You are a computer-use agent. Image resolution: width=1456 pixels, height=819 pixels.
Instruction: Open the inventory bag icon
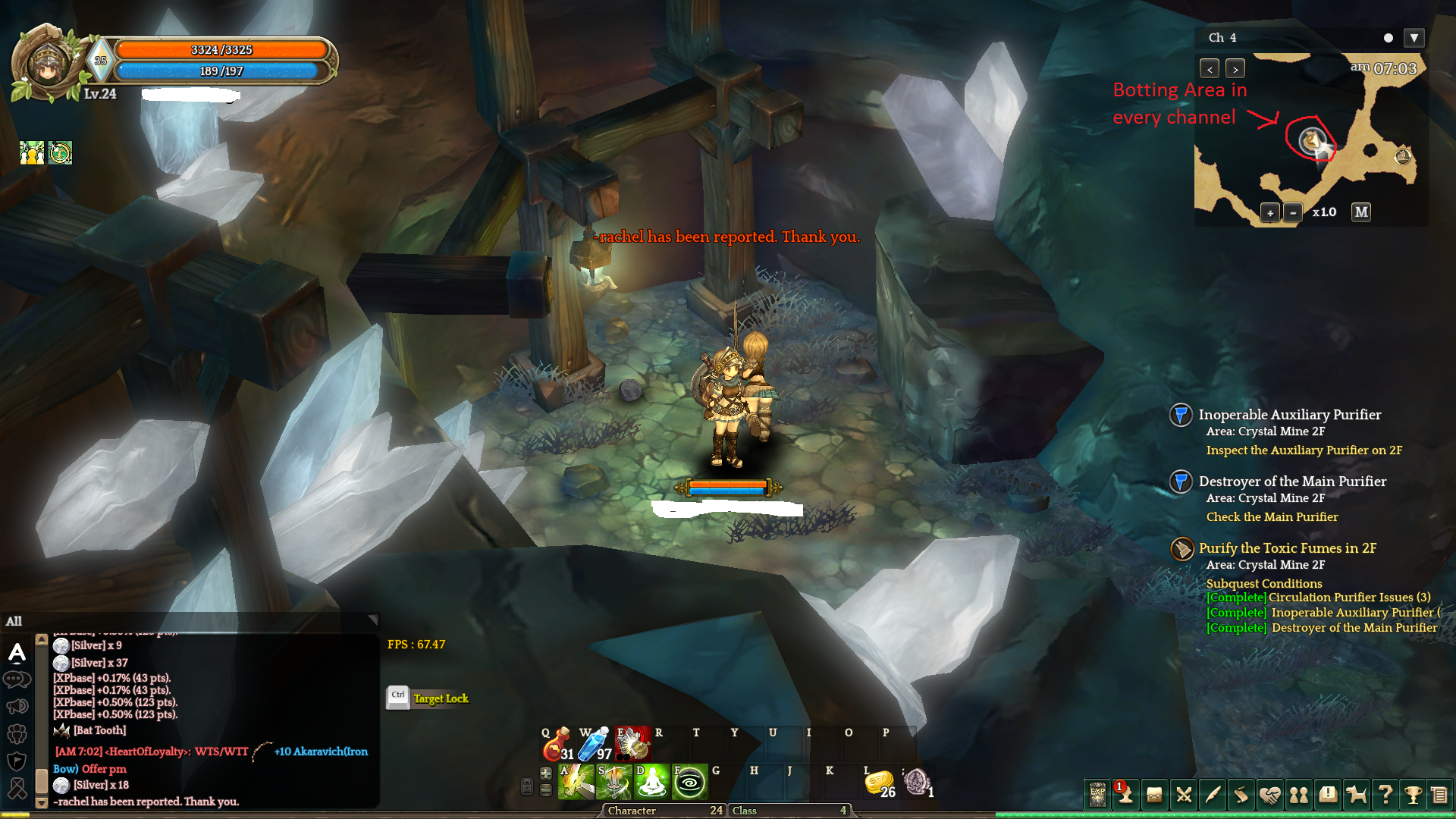1155,795
